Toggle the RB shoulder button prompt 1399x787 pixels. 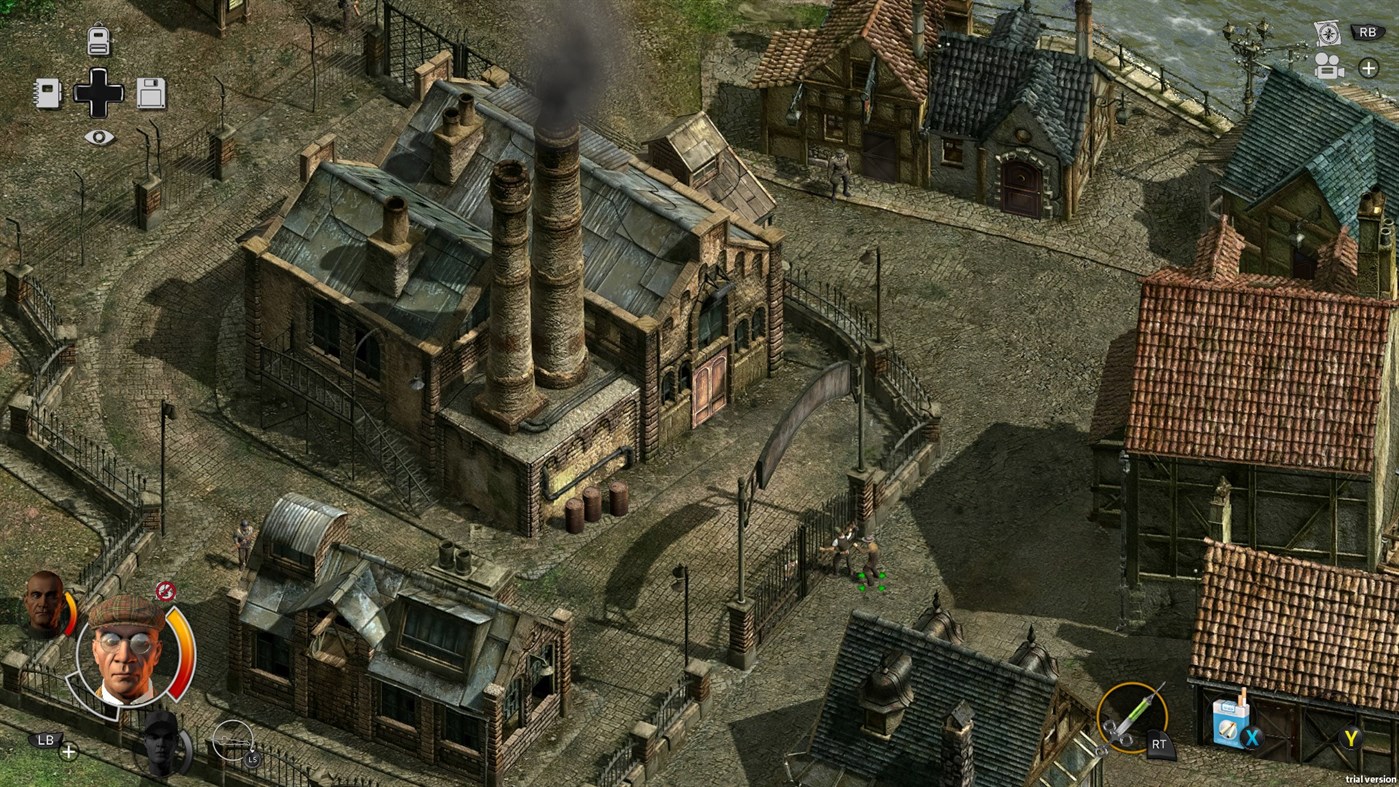tap(1367, 30)
